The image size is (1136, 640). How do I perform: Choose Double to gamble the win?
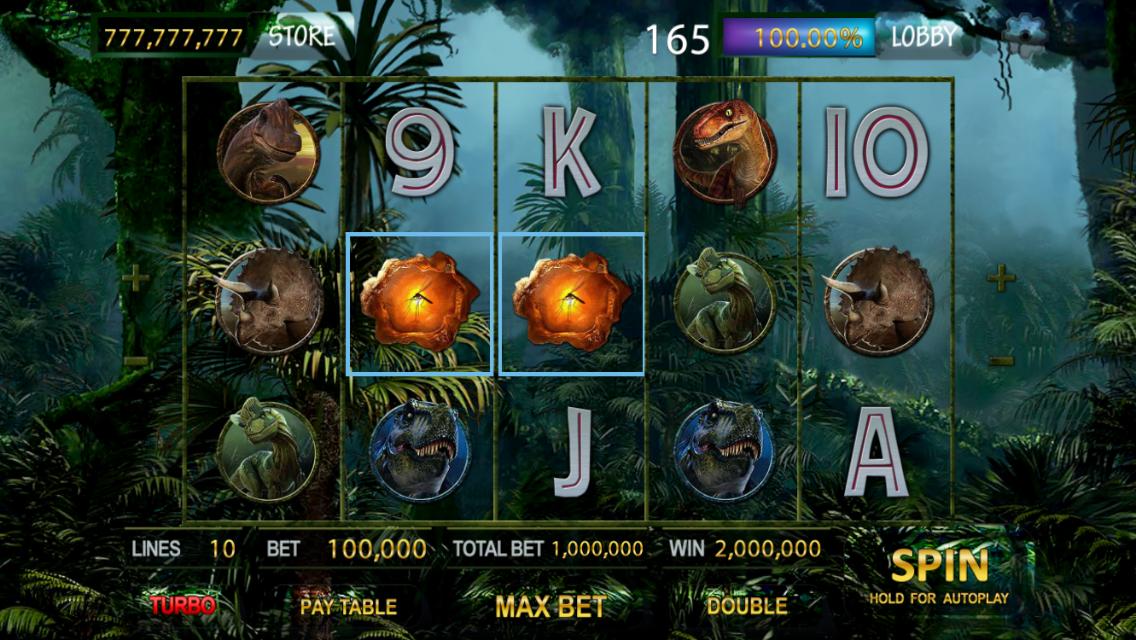746,605
